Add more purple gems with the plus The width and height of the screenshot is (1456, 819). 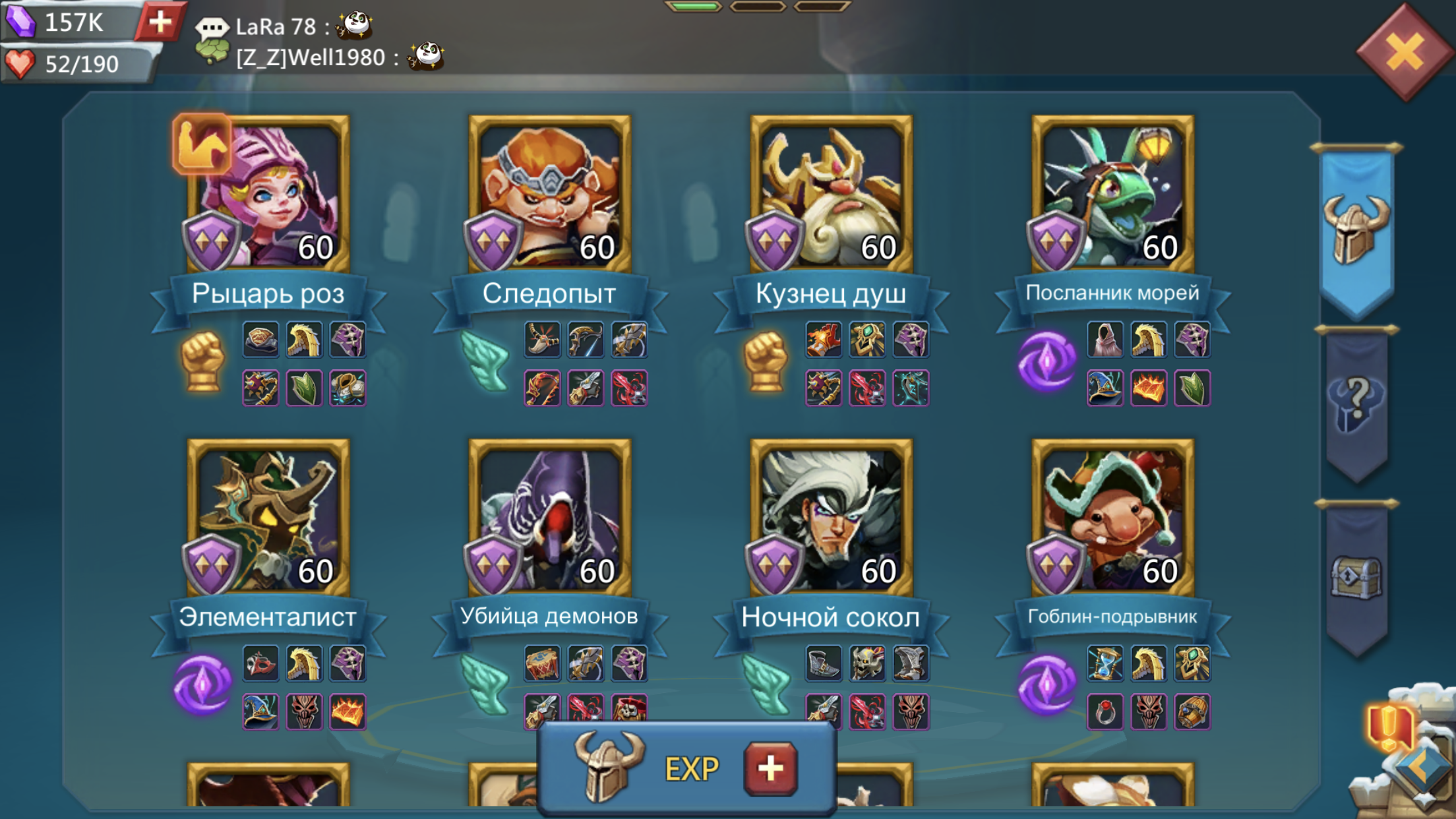pos(160,22)
